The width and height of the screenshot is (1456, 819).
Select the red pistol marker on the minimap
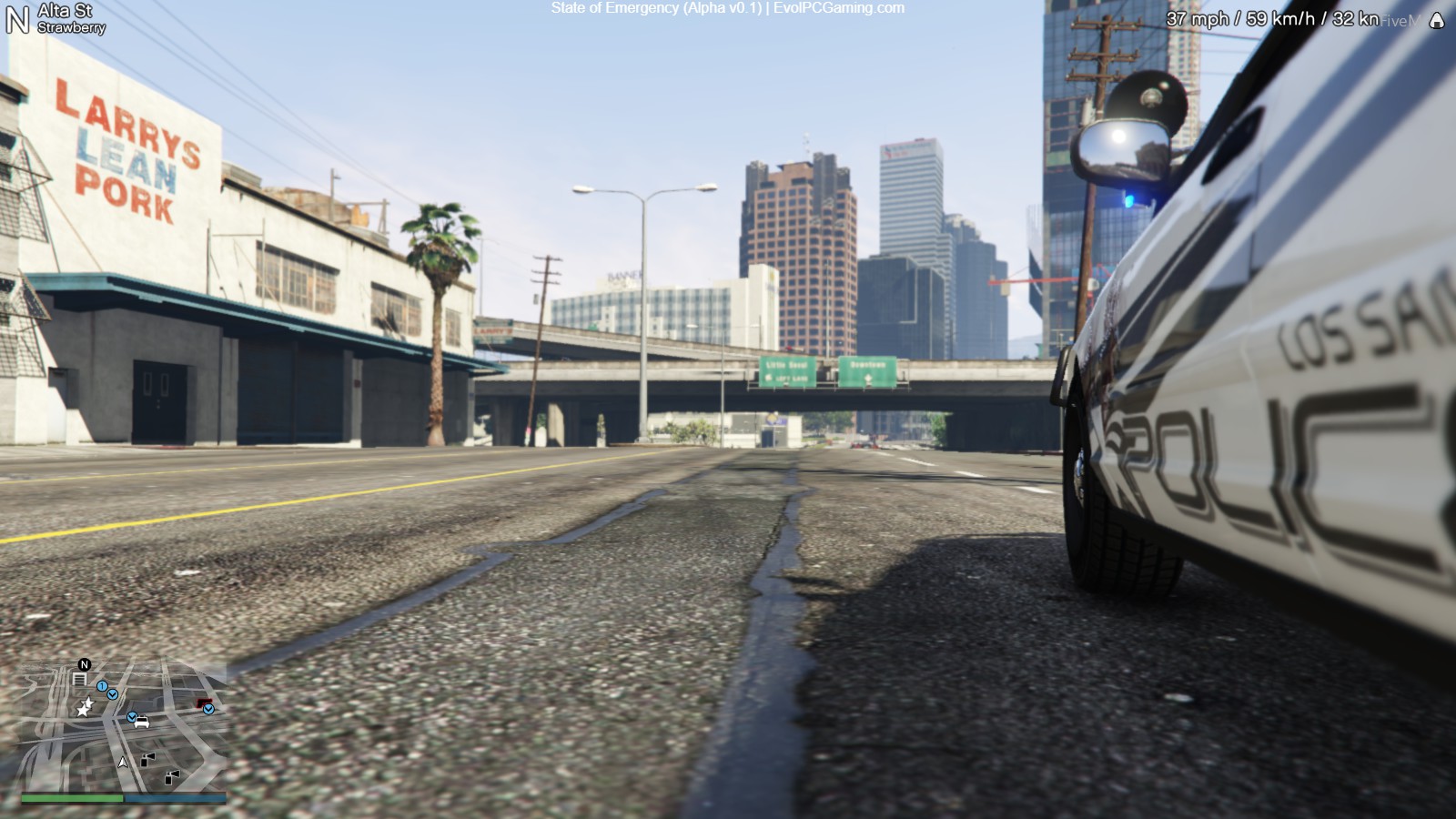point(203,703)
